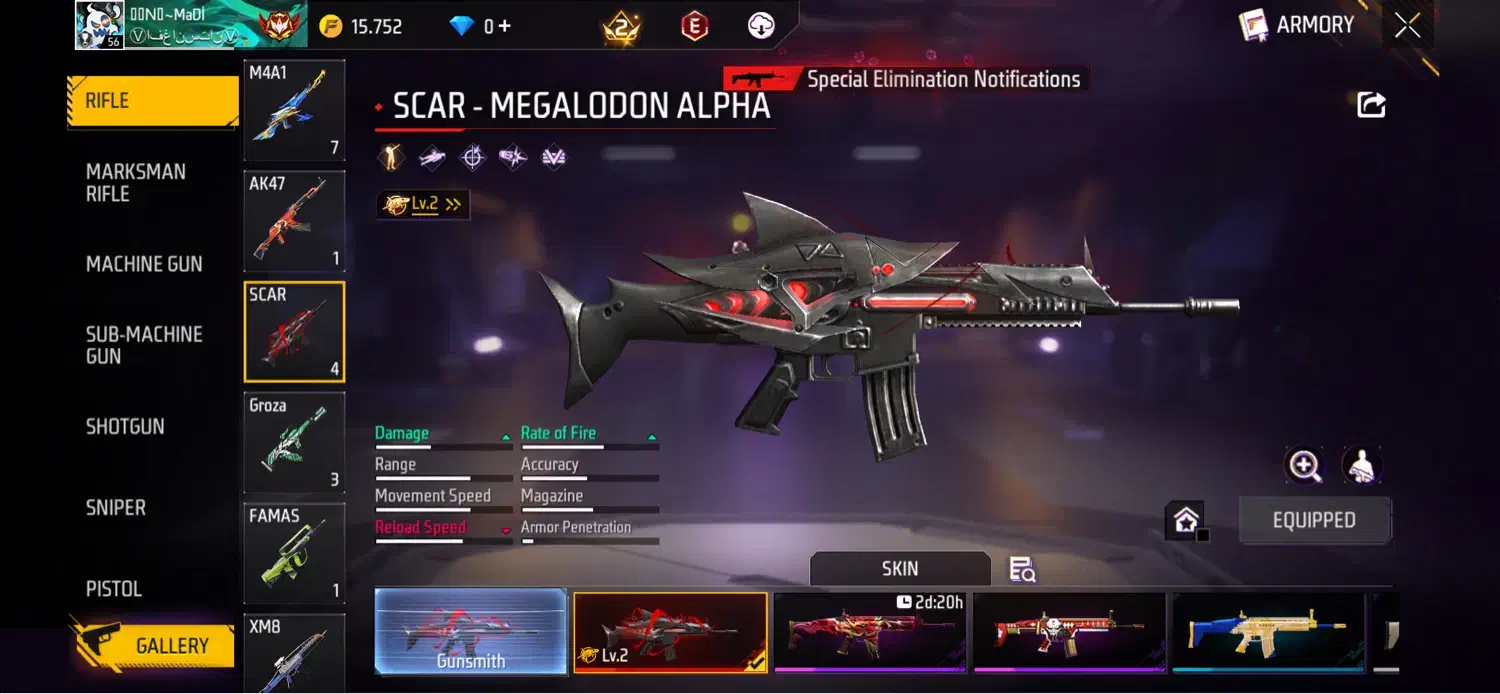Open the Gunsmith skin option
Image resolution: width=1500 pixels, height=694 pixels.
(470, 631)
